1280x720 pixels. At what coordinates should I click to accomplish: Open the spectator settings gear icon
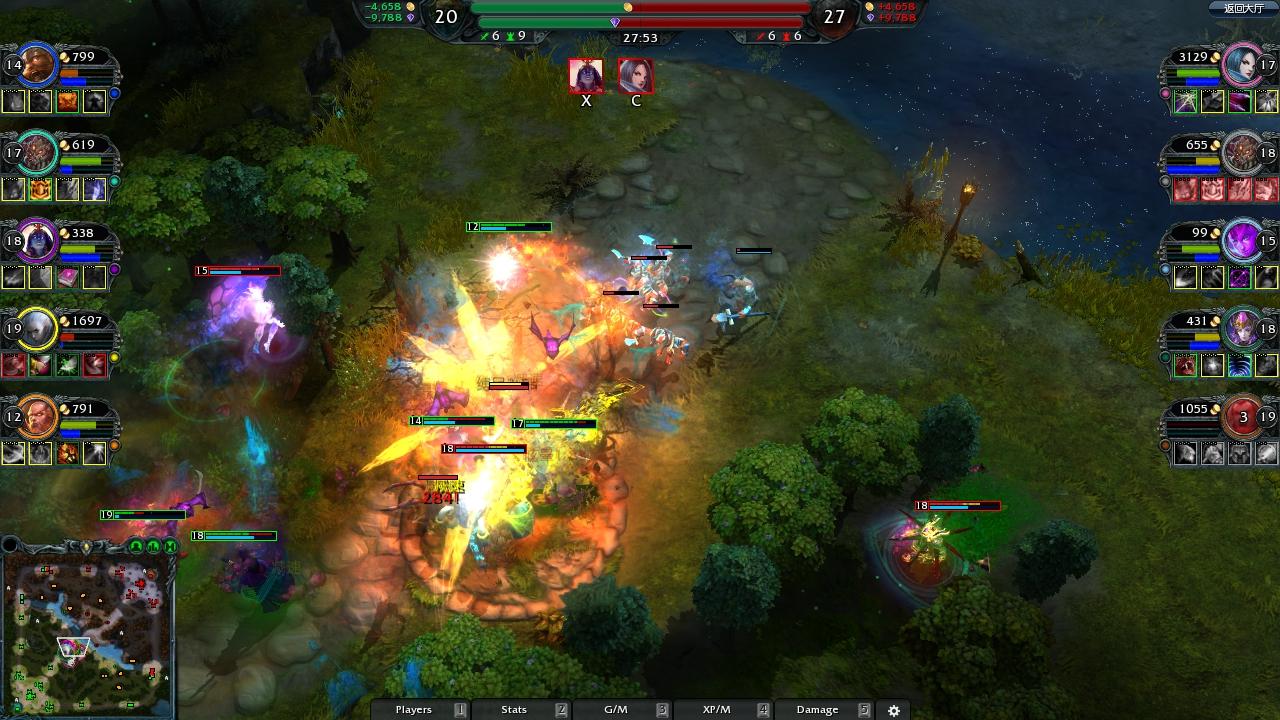[893, 709]
